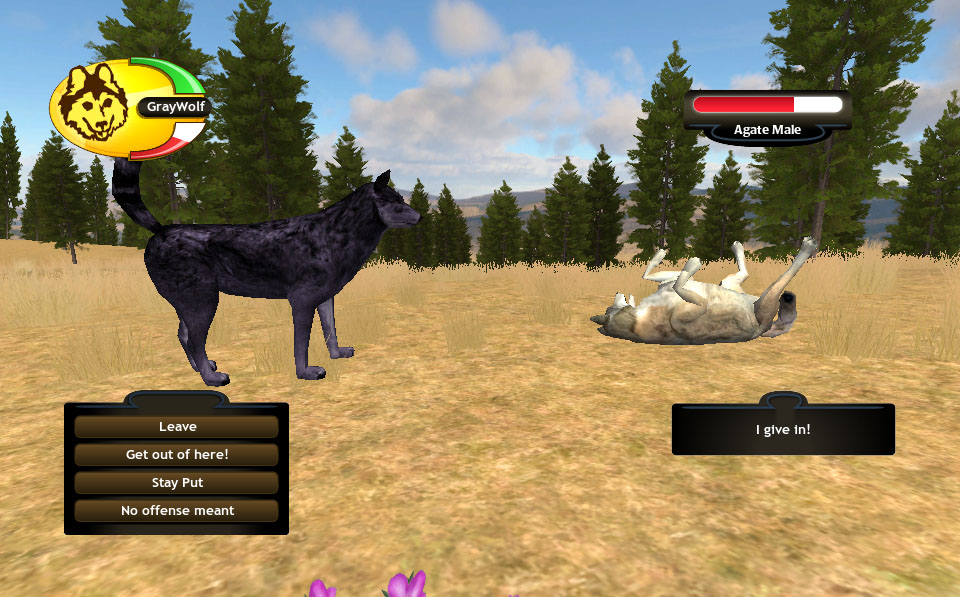Select the "Get out of here!" response

tap(177, 455)
